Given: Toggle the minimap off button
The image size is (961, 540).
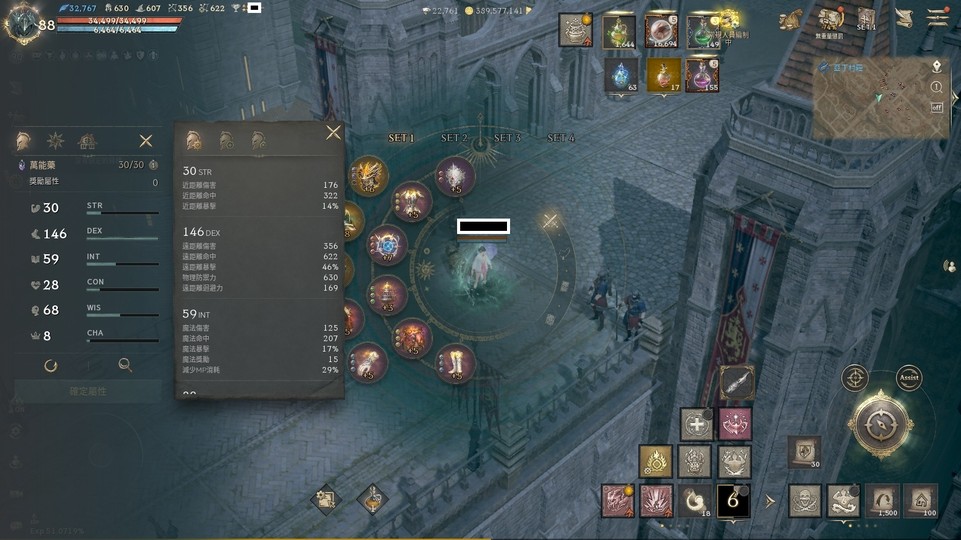Looking at the screenshot, I should pyautogui.click(x=937, y=107).
